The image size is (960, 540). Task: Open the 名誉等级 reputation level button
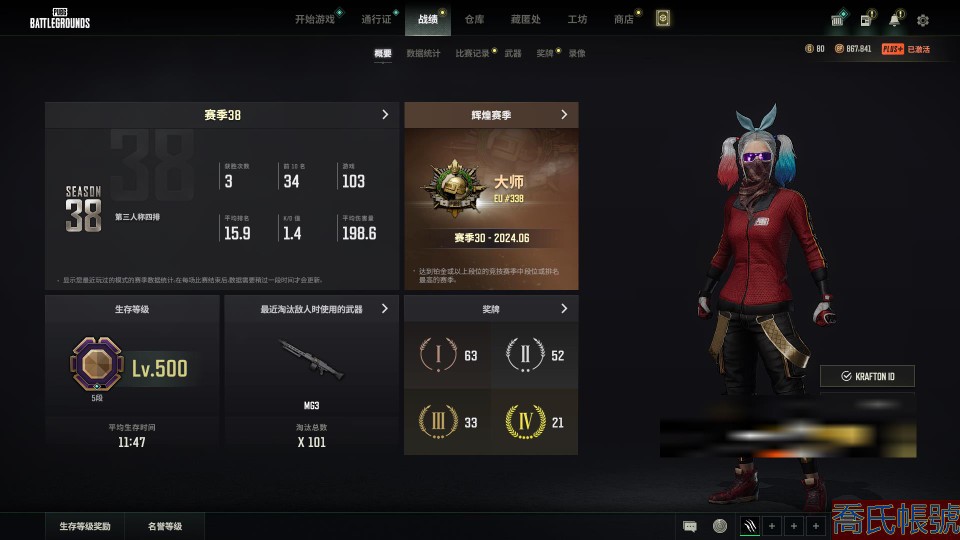click(165, 526)
